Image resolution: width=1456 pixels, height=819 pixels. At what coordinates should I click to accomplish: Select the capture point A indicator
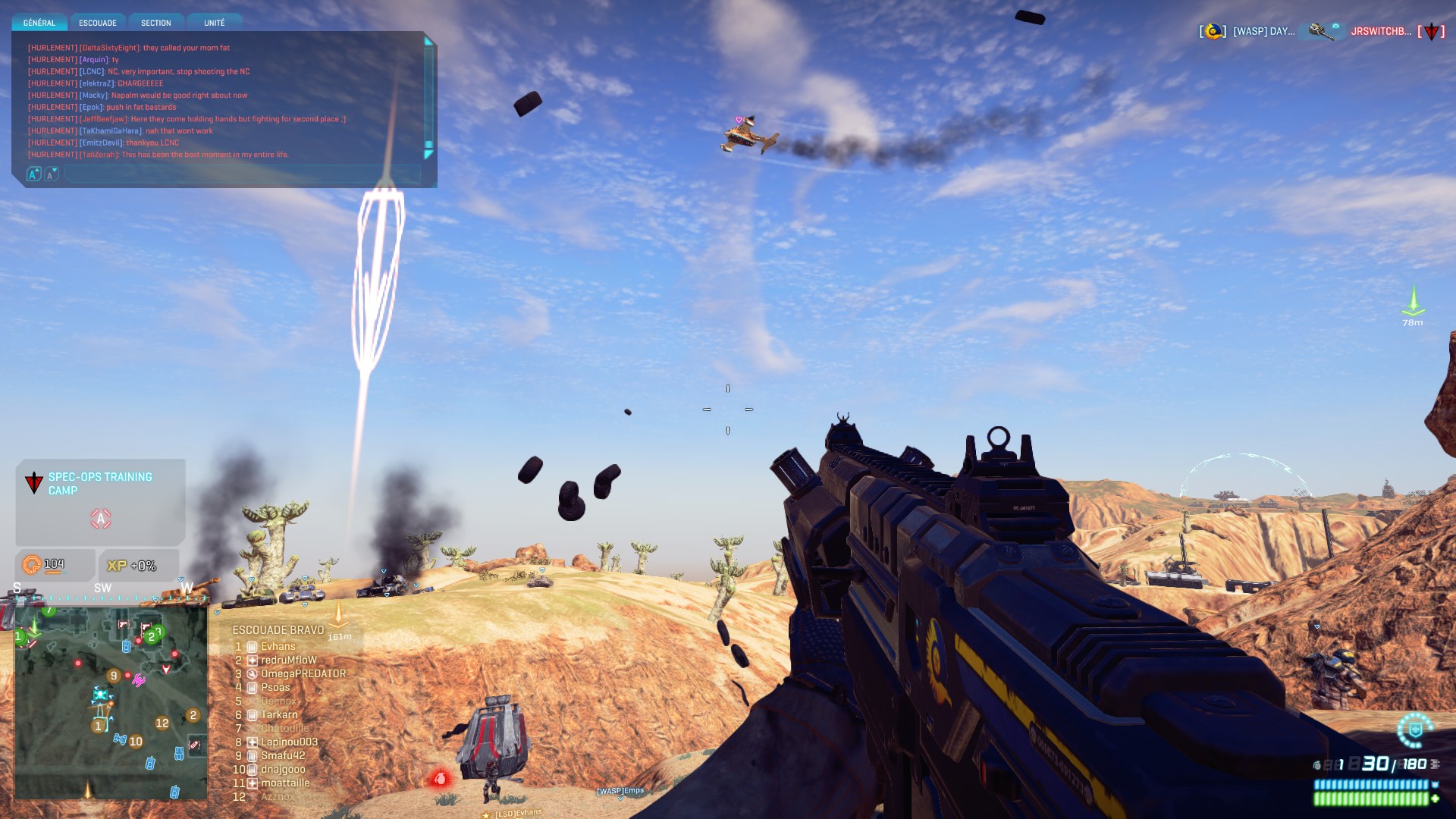tap(101, 519)
